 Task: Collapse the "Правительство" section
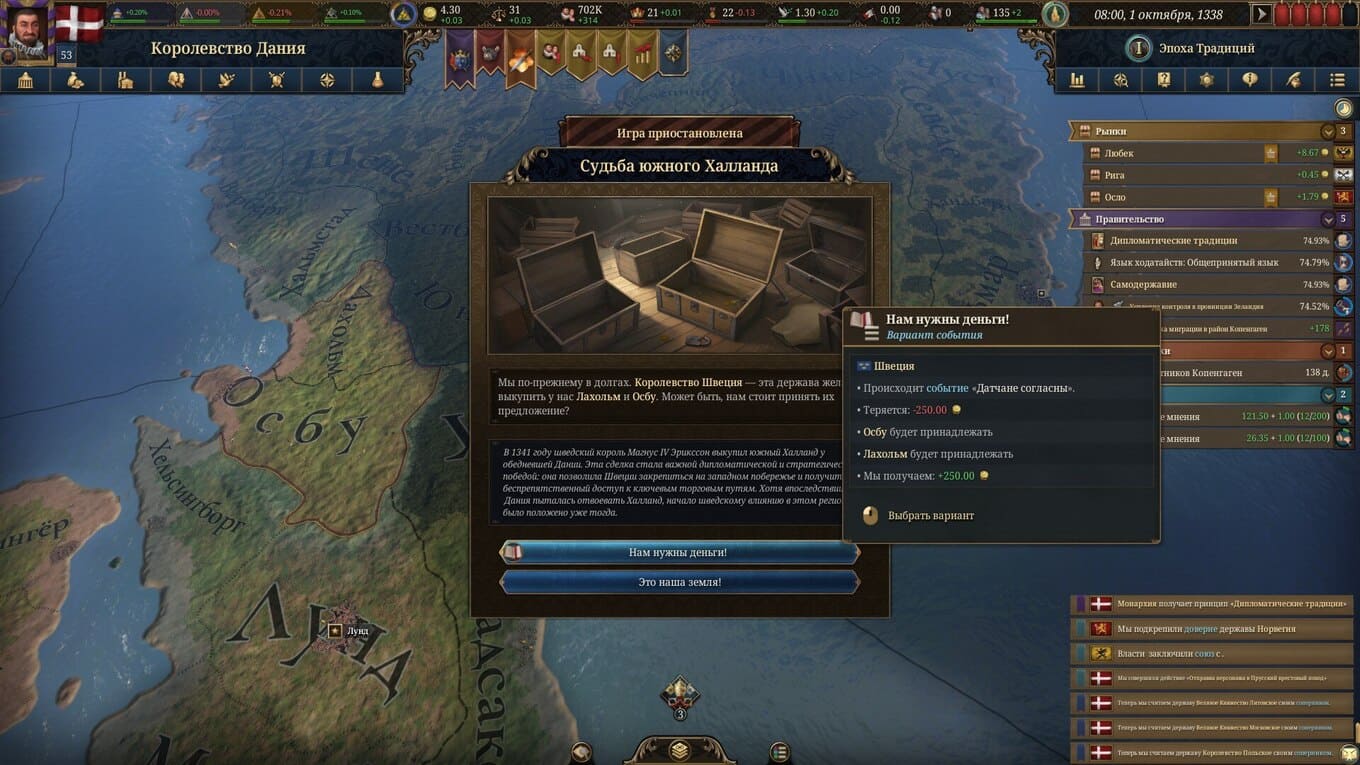pos(1328,219)
